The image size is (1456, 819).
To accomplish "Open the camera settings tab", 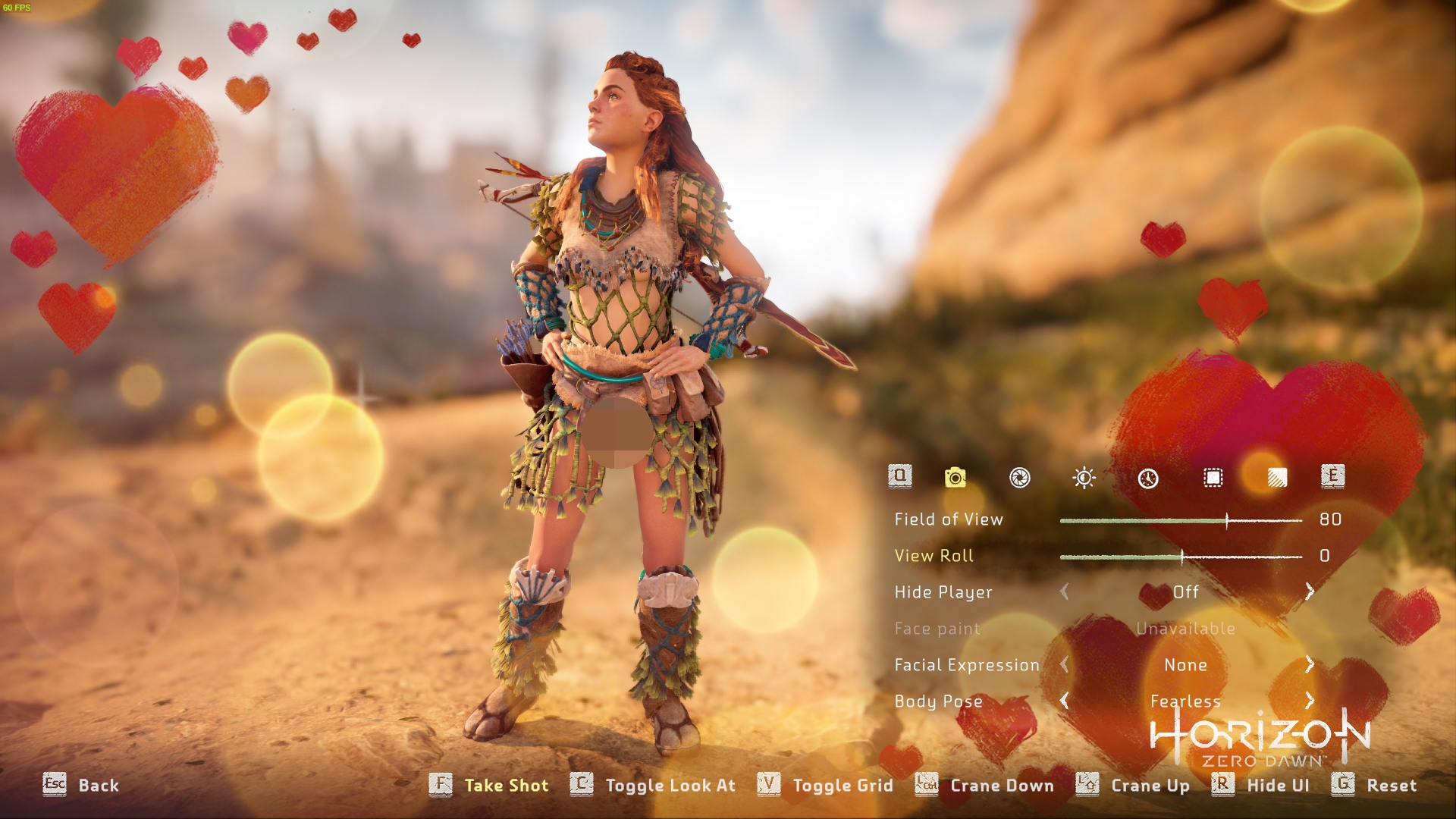I will pyautogui.click(x=955, y=477).
